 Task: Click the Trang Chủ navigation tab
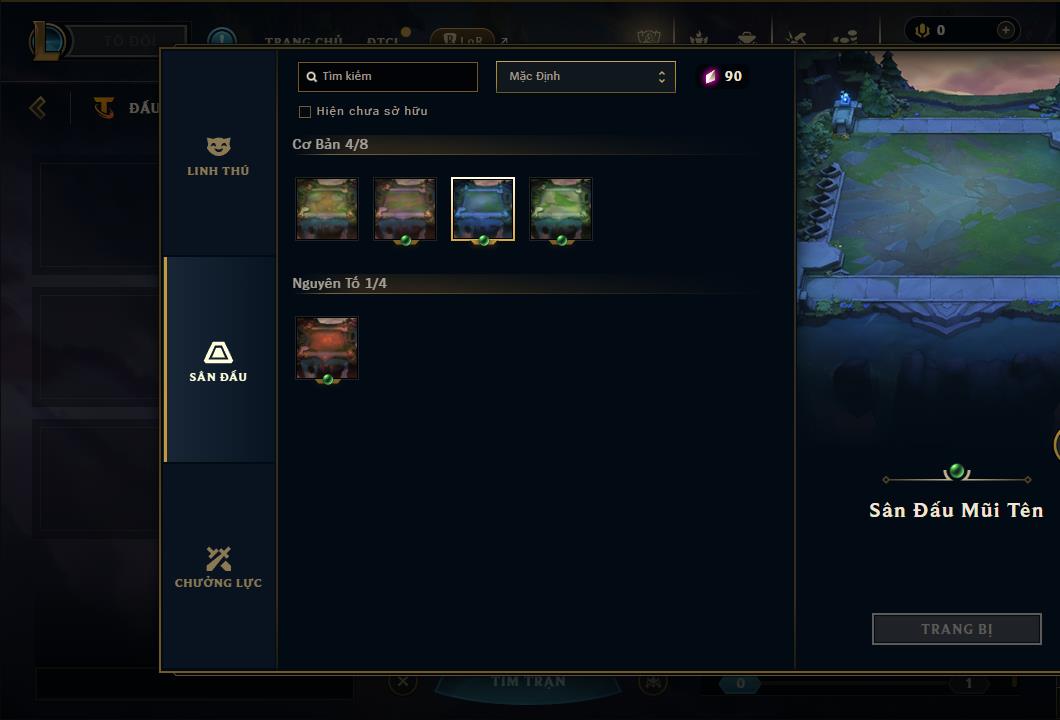click(x=304, y=41)
